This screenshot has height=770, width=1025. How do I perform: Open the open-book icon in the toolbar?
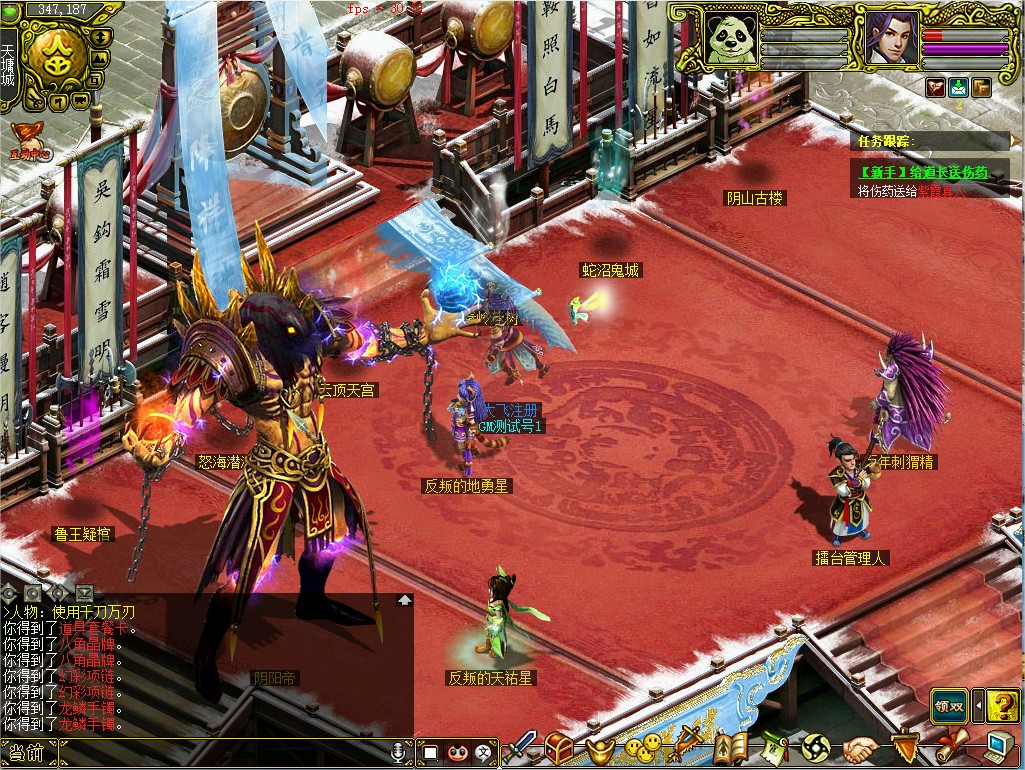(x=730, y=747)
